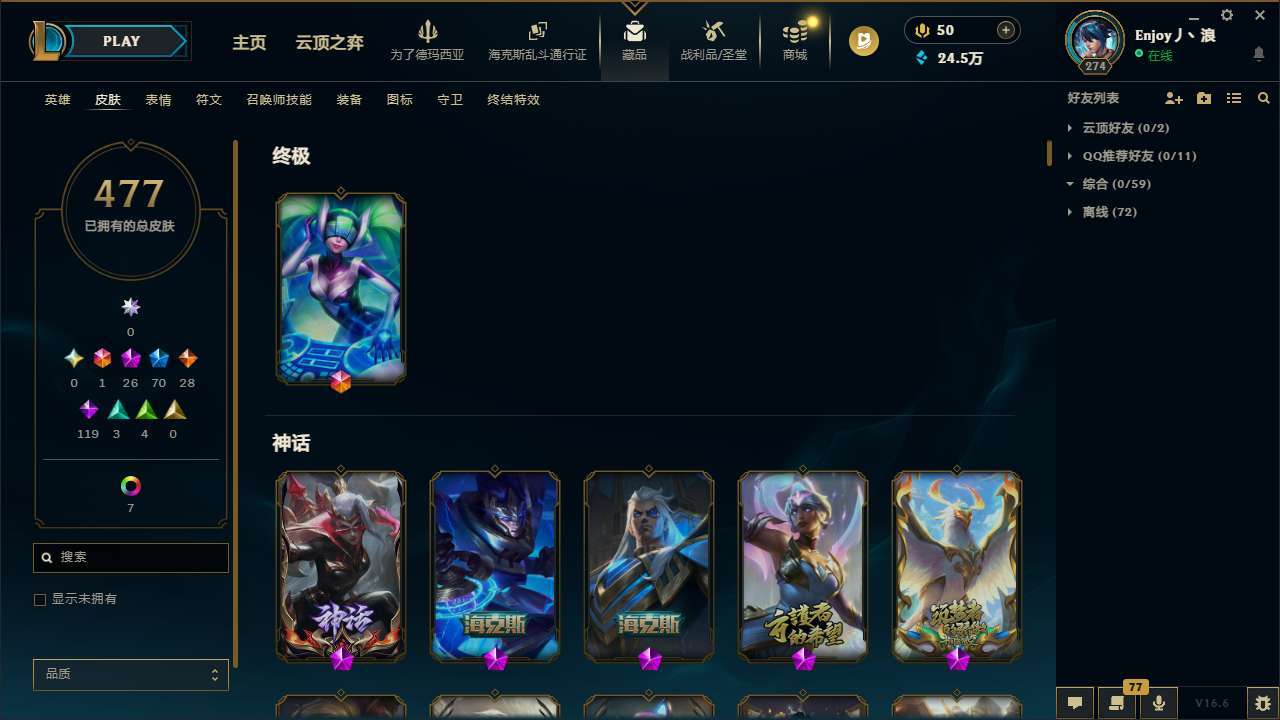This screenshot has width=1280, height=720.
Task: Open the 为了德玛西亚 event page
Action: tap(429, 42)
